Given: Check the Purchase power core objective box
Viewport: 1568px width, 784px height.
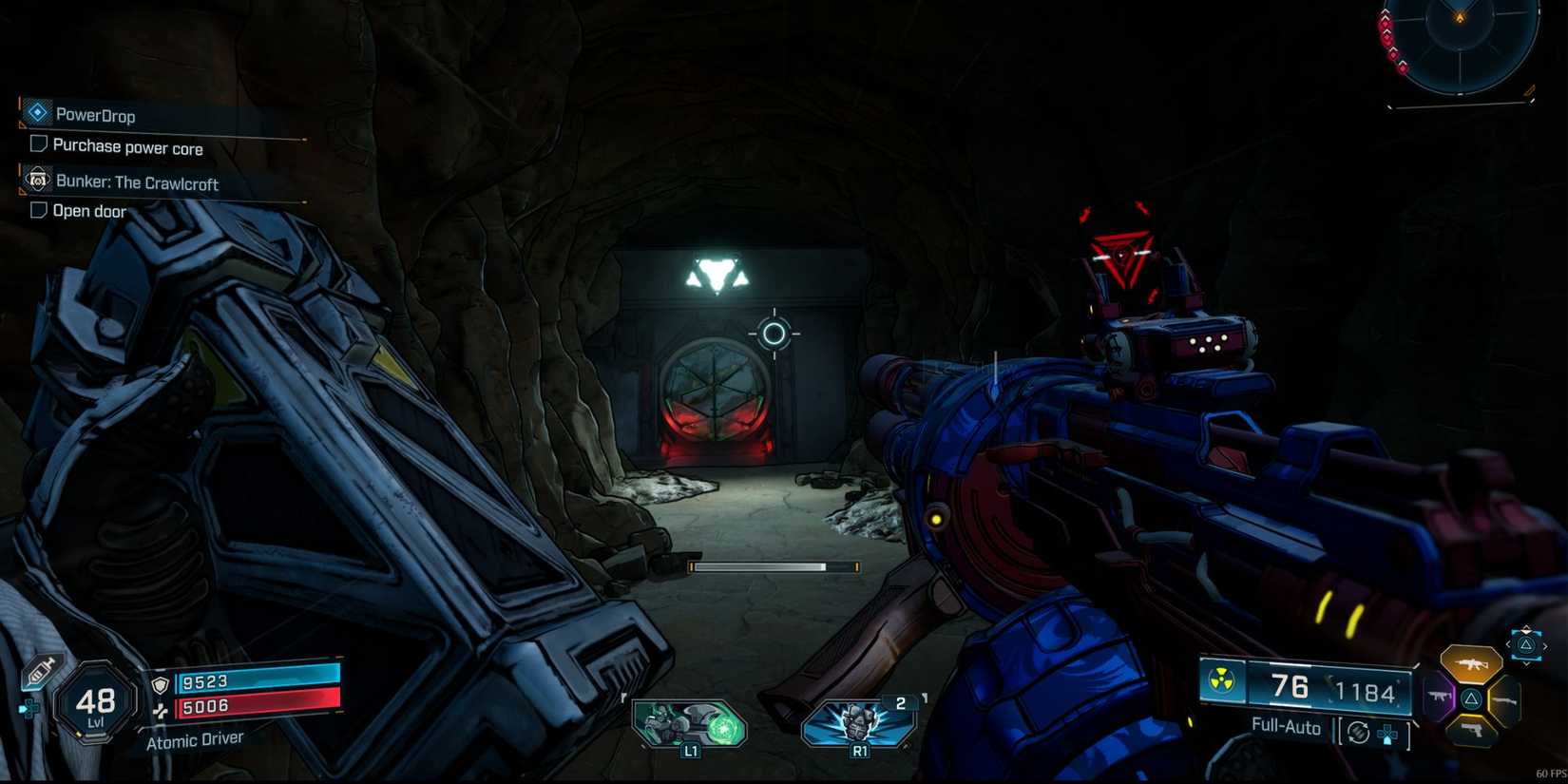Looking at the screenshot, I should (x=38, y=145).
